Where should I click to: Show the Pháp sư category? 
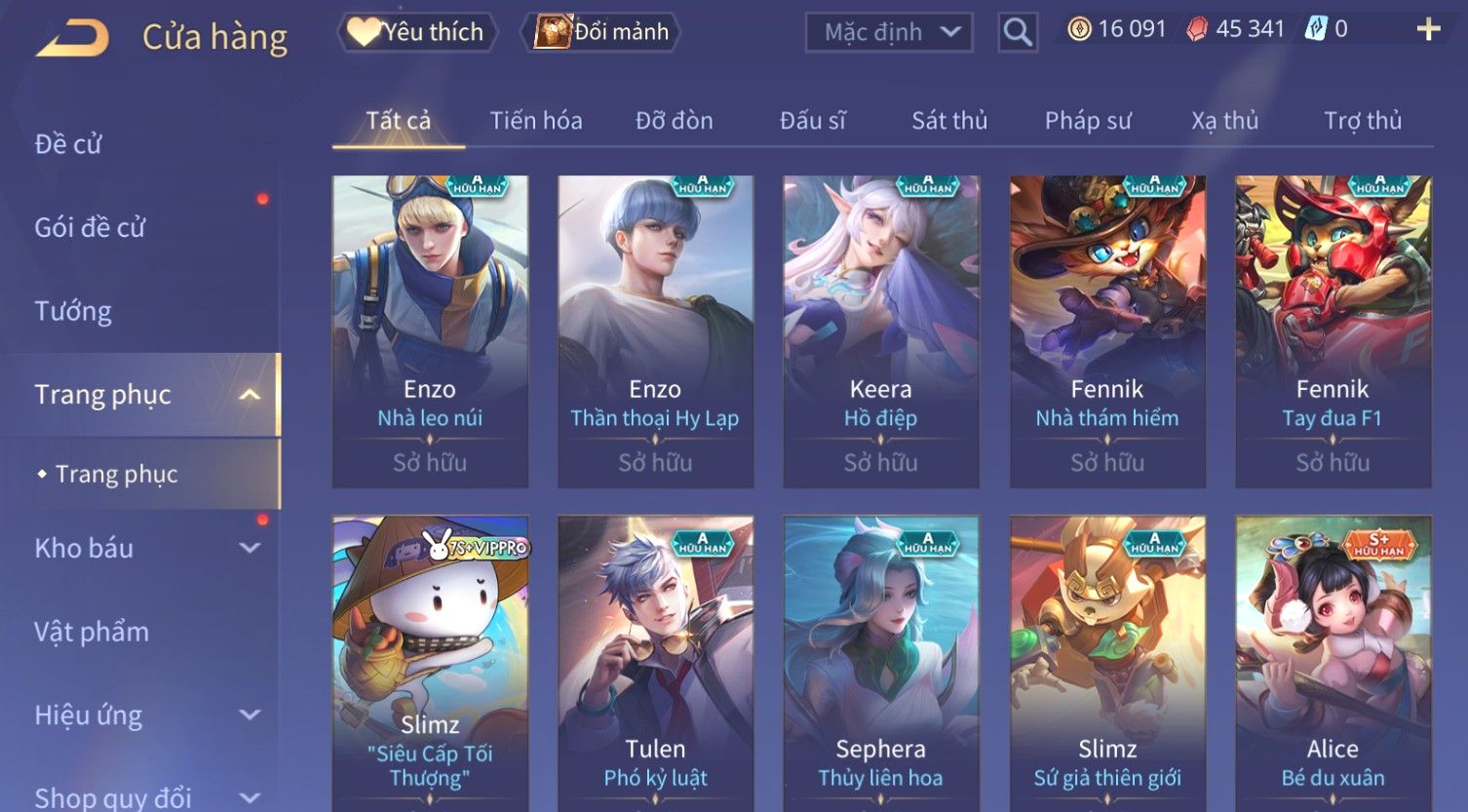click(x=1088, y=121)
